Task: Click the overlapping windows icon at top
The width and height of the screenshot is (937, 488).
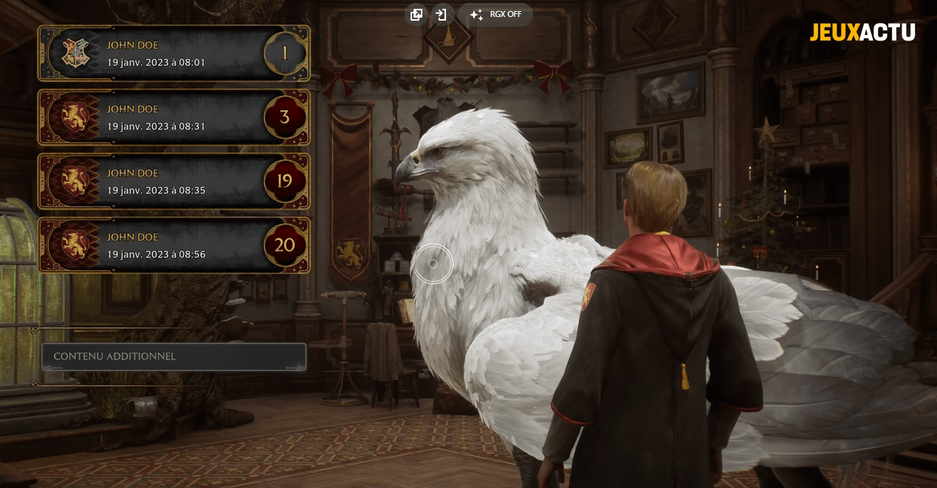Action: pyautogui.click(x=417, y=15)
